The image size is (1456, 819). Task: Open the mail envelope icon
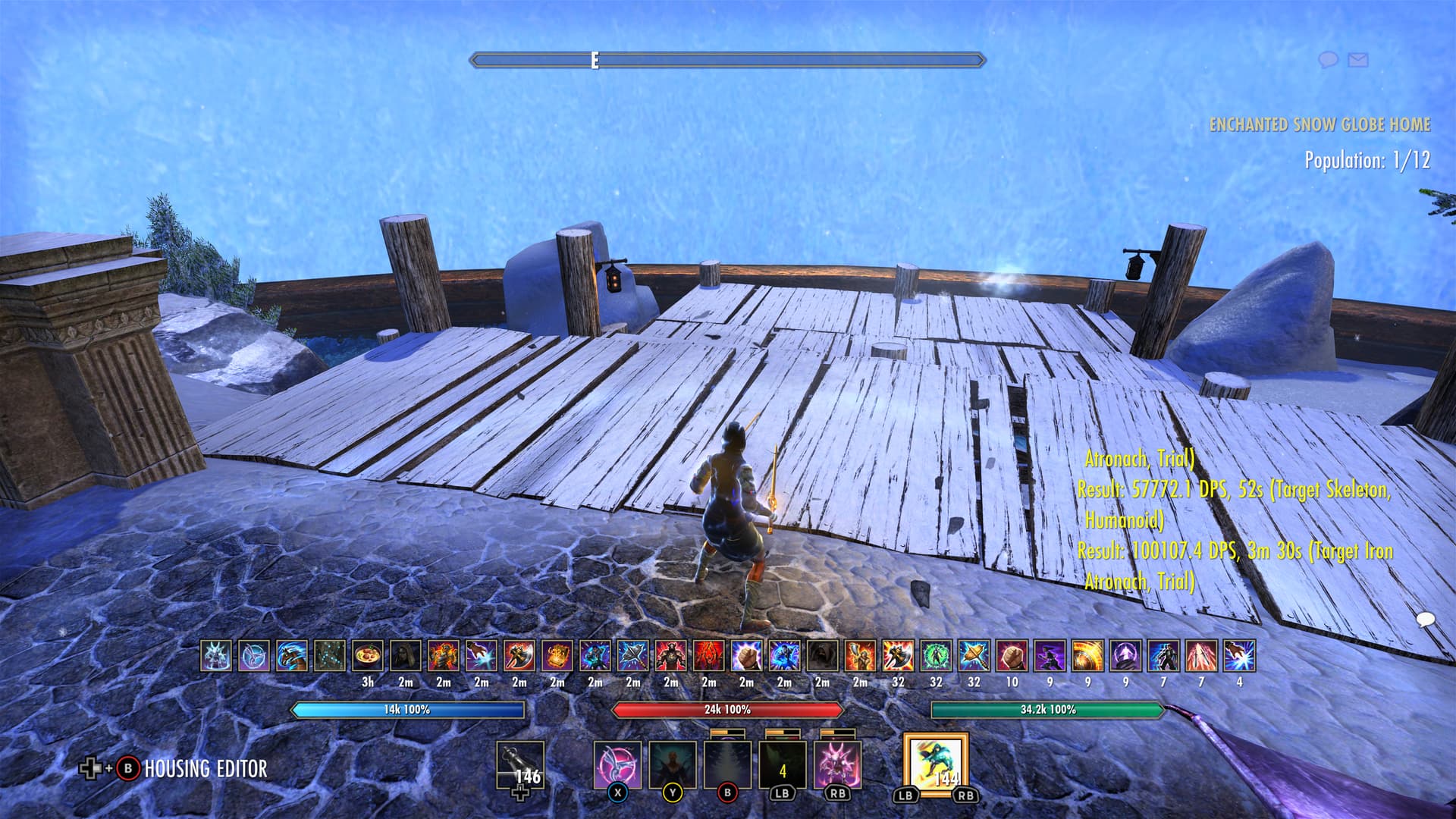1358,59
